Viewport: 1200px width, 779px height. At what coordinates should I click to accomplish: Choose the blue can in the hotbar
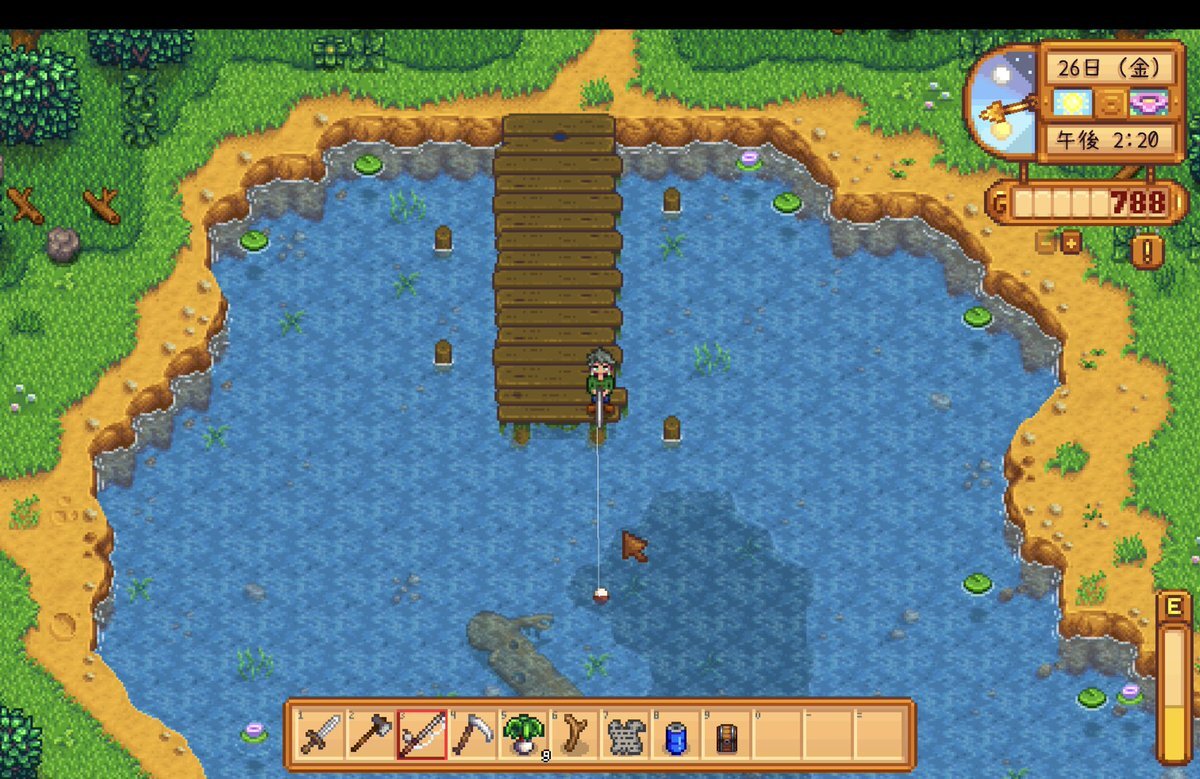pyautogui.click(x=677, y=736)
